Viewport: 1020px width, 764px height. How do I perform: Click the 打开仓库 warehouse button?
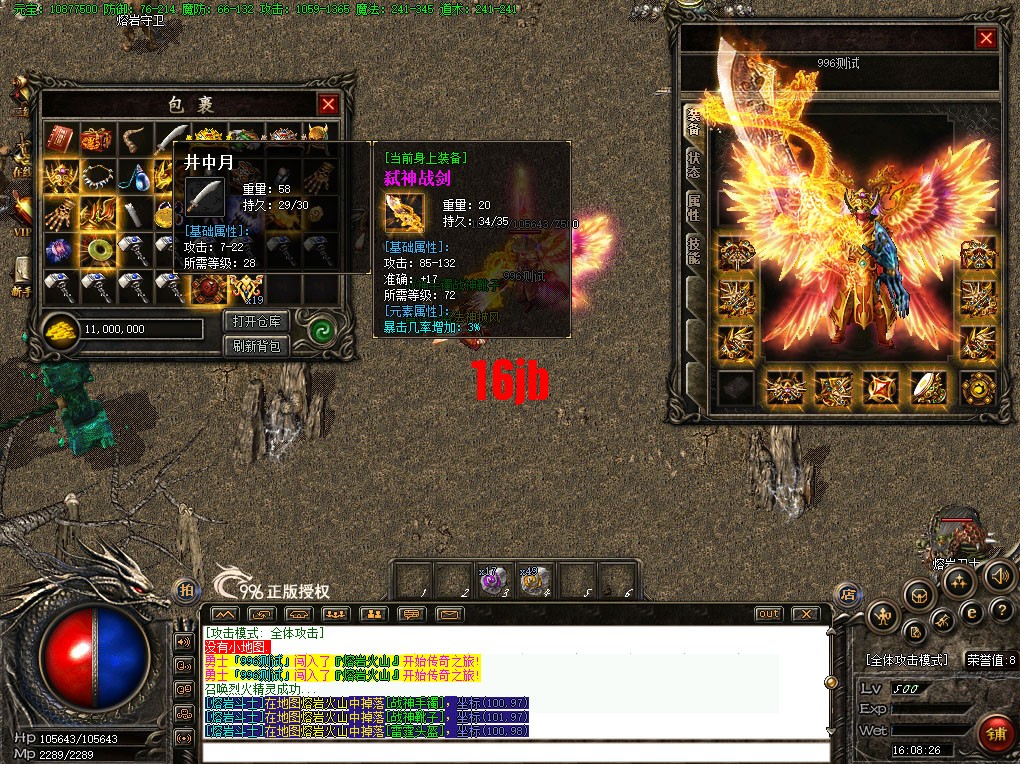tap(257, 321)
